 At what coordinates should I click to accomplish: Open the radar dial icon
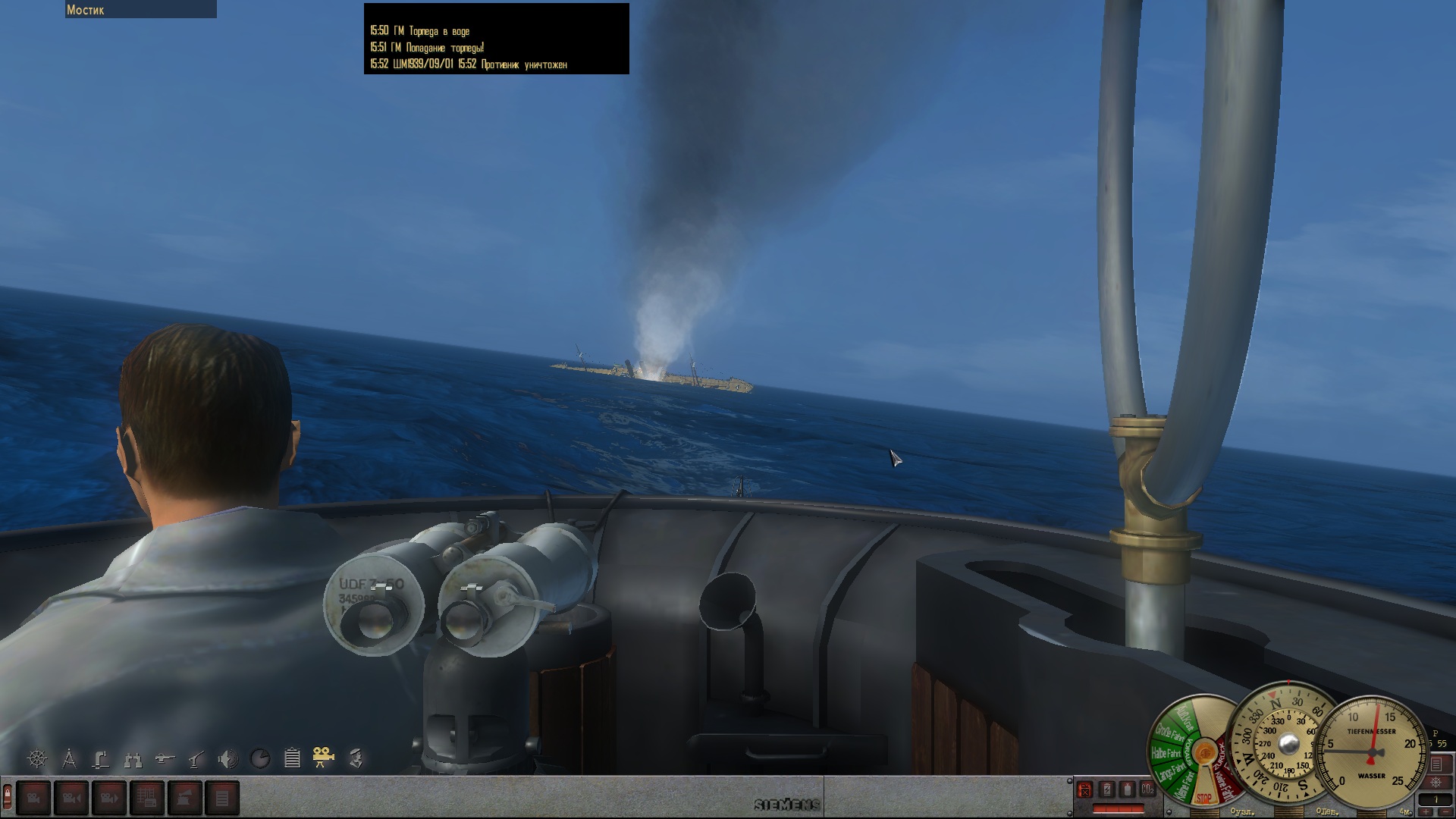pos(260,758)
